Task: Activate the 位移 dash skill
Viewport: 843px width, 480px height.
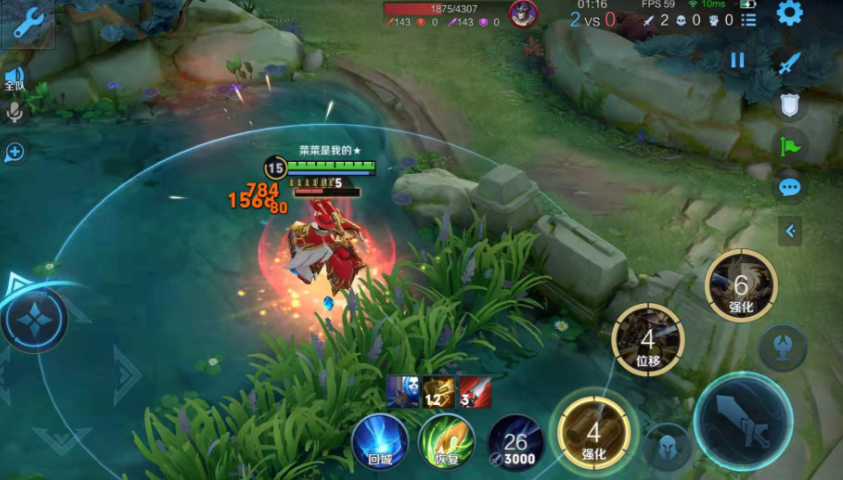Action: point(647,340)
